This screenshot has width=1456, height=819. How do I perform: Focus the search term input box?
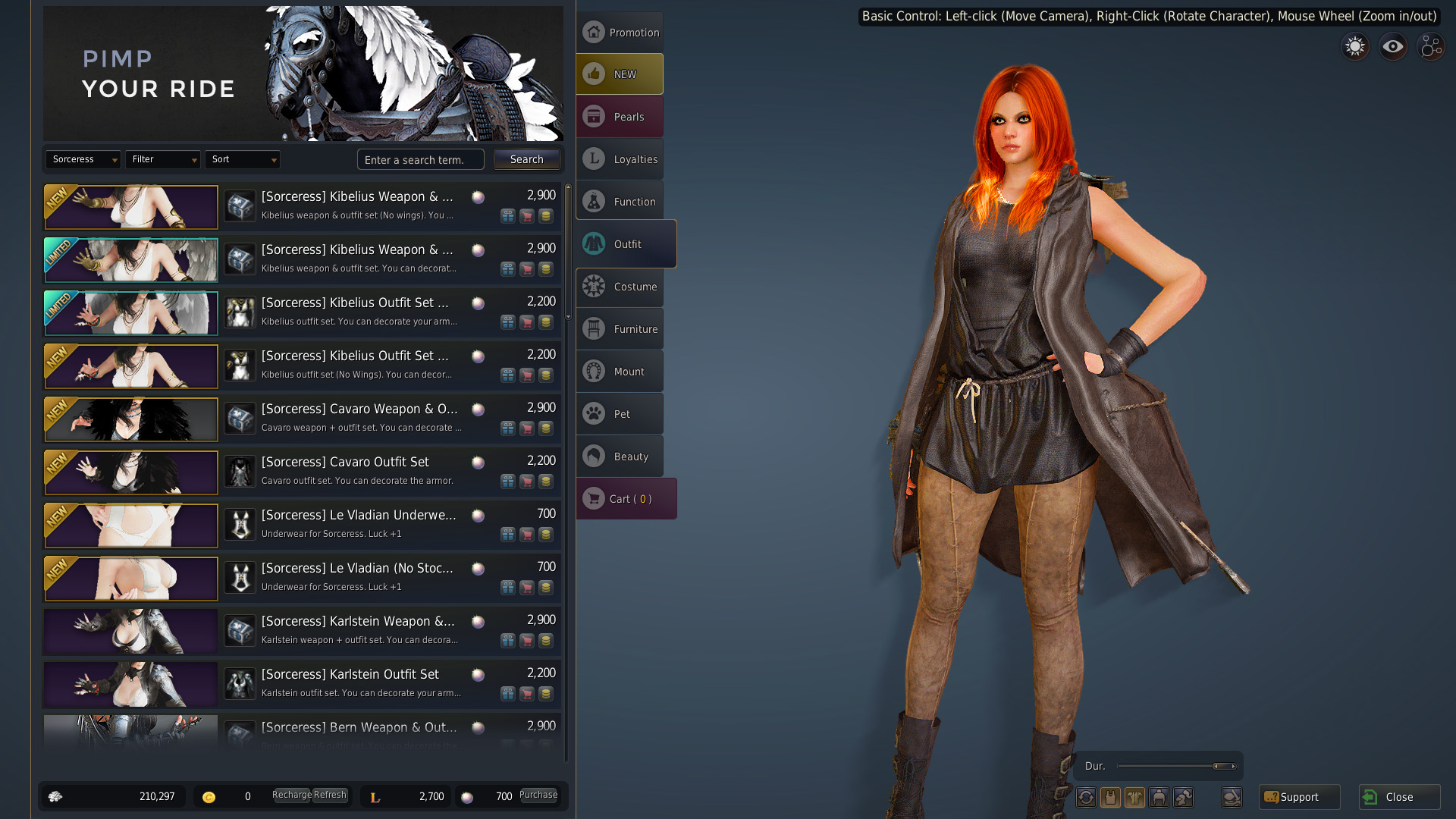(420, 160)
